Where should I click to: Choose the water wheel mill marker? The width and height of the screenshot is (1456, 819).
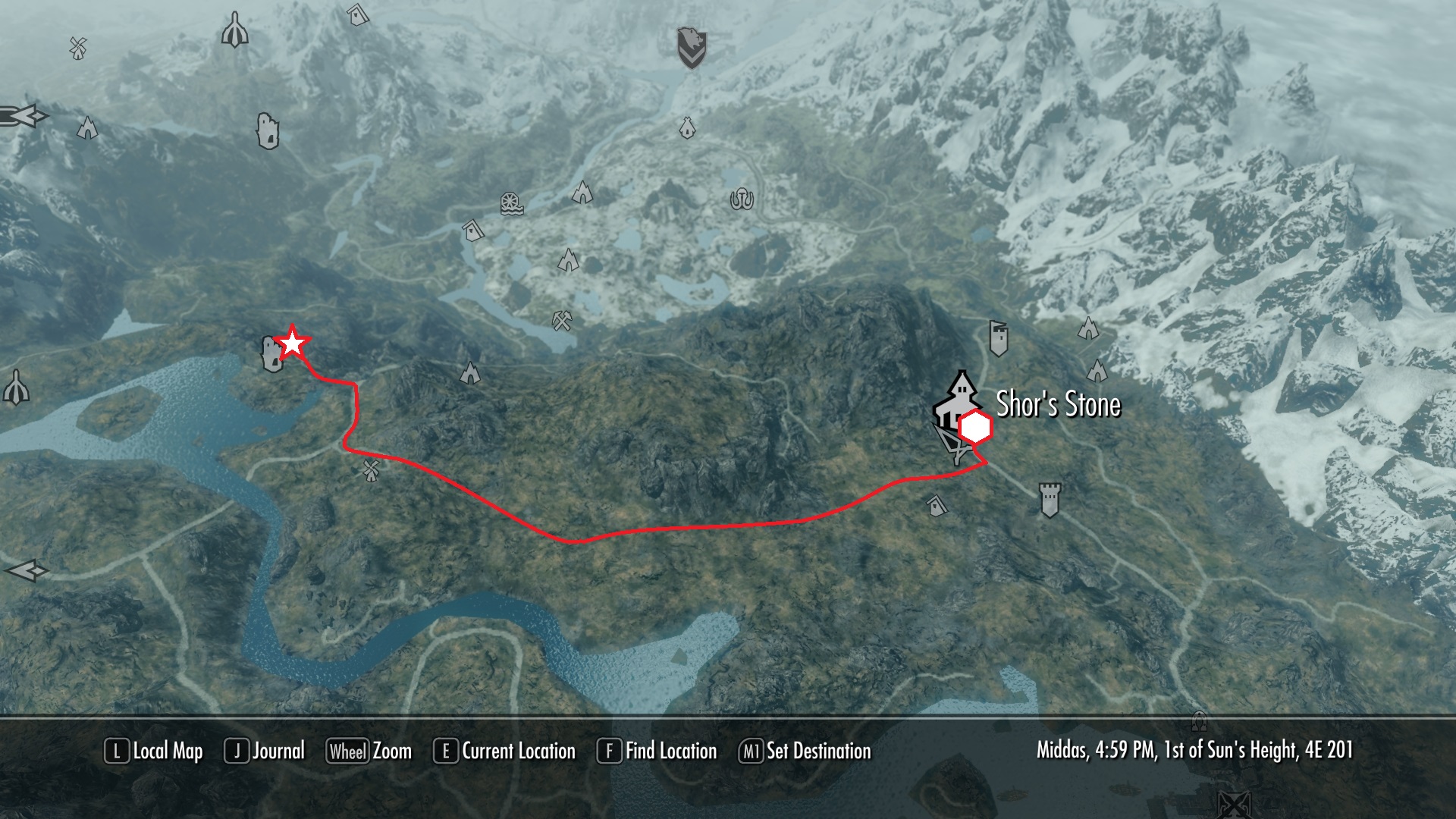[512, 203]
